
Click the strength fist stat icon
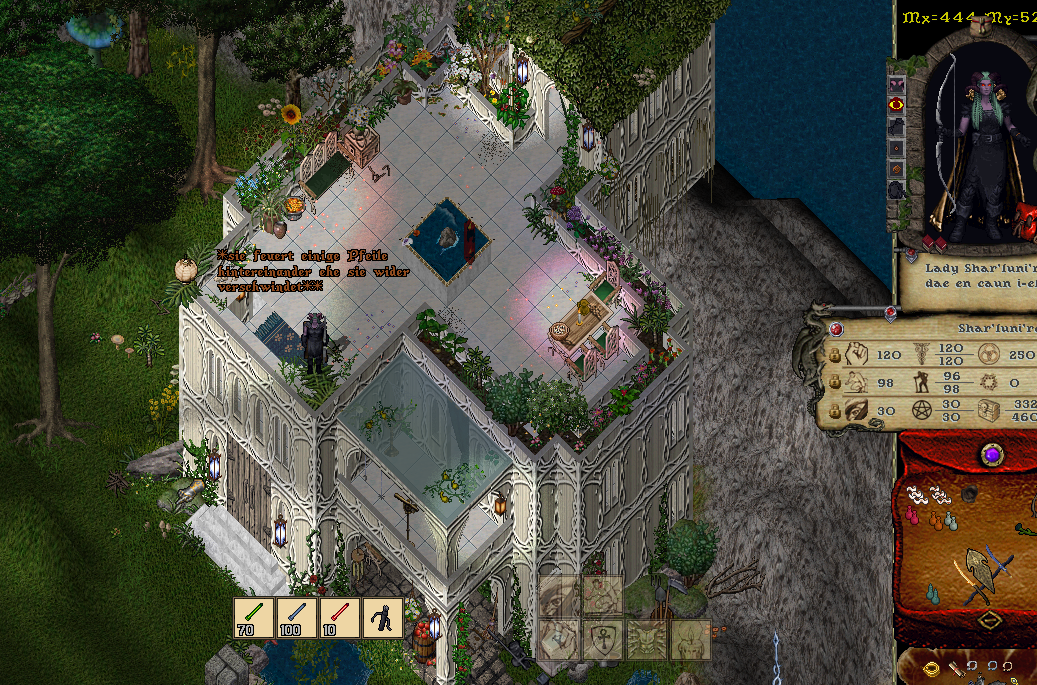point(858,353)
